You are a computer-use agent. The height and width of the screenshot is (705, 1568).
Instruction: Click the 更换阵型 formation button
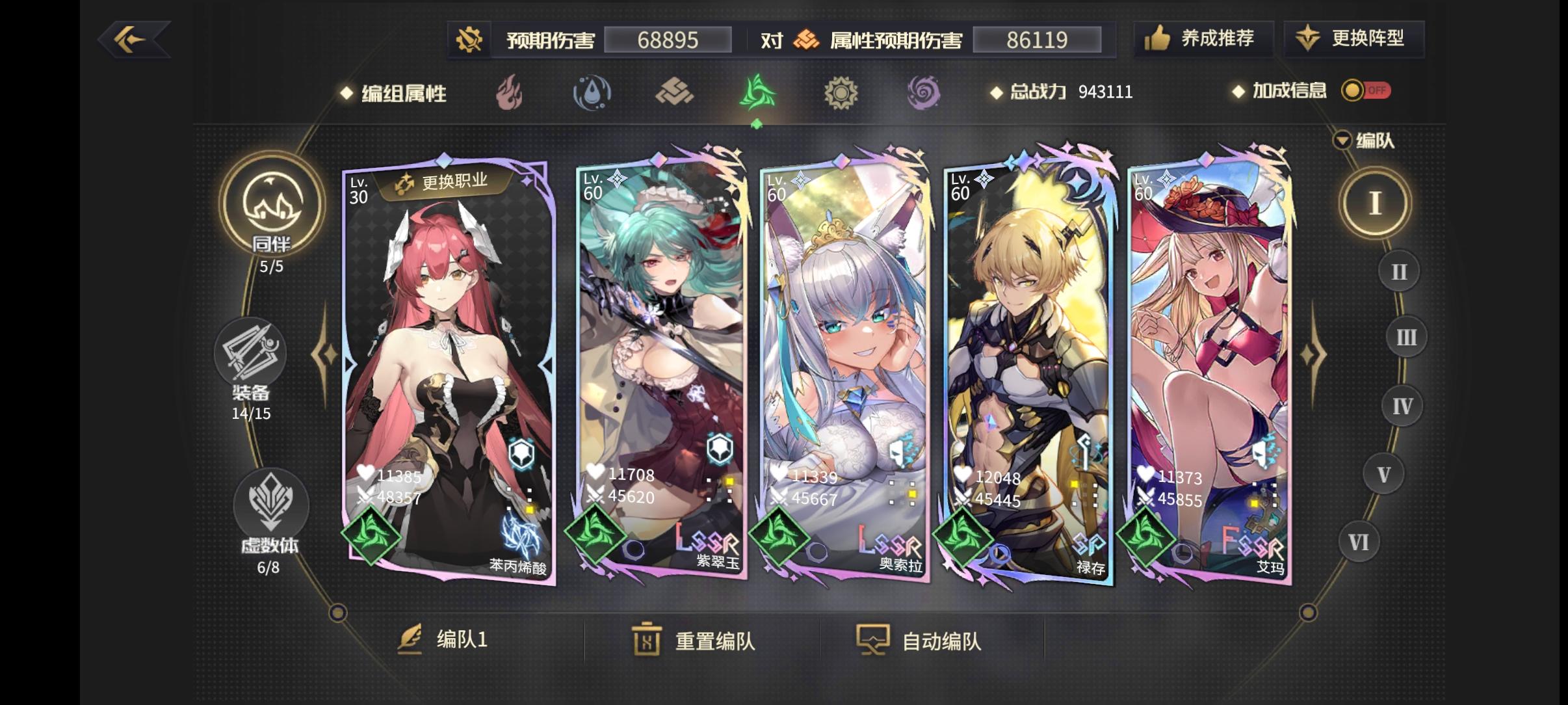tap(1353, 39)
